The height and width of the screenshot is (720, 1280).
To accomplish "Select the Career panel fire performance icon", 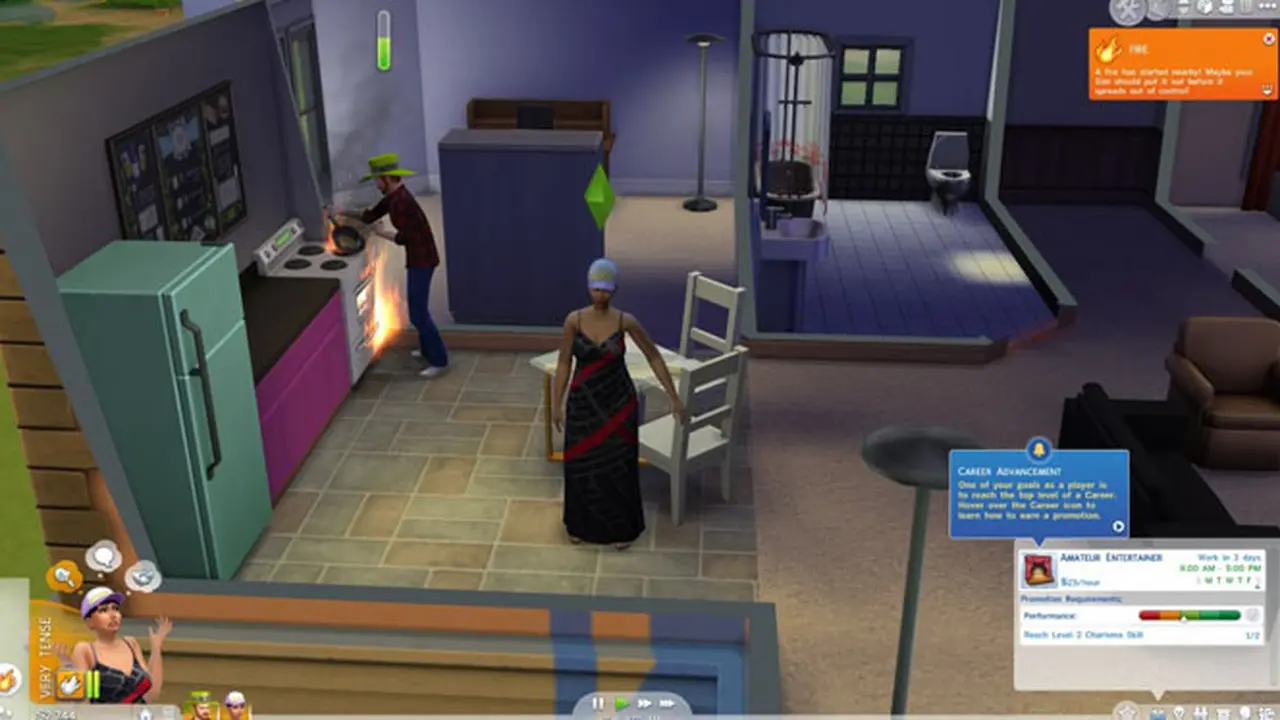I will pyautogui.click(x=1040, y=572).
